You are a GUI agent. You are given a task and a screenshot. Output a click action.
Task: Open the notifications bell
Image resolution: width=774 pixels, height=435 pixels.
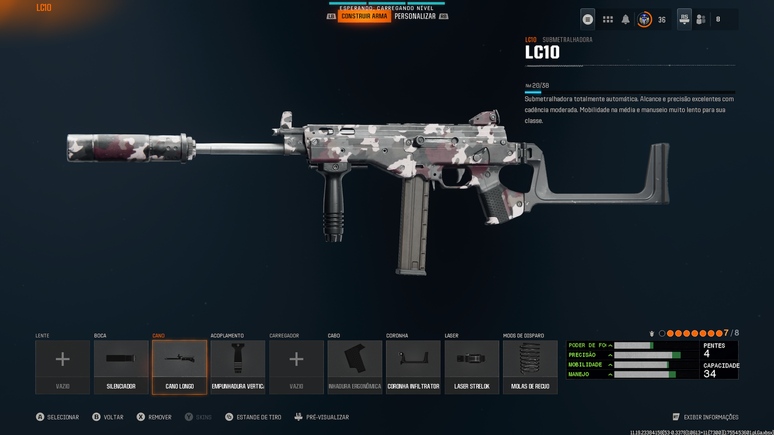click(626, 19)
